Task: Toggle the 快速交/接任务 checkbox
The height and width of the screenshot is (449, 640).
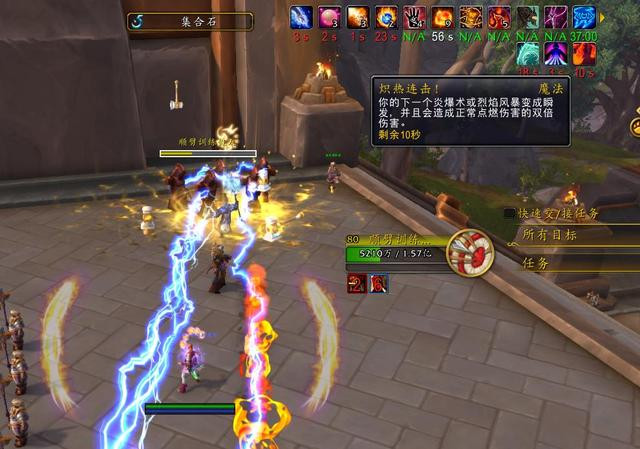Action: (x=510, y=213)
